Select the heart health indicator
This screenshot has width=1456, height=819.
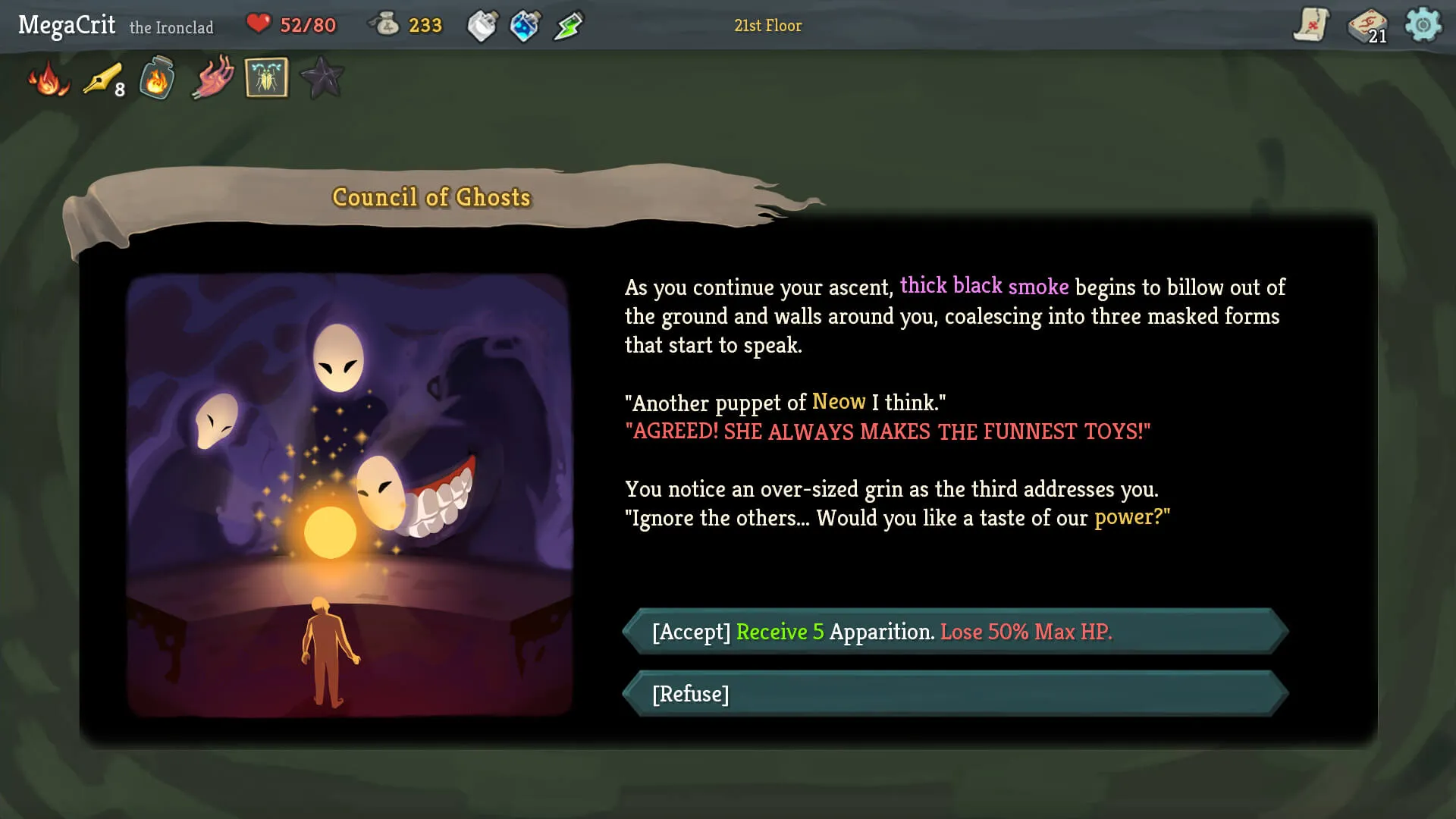tap(260, 24)
